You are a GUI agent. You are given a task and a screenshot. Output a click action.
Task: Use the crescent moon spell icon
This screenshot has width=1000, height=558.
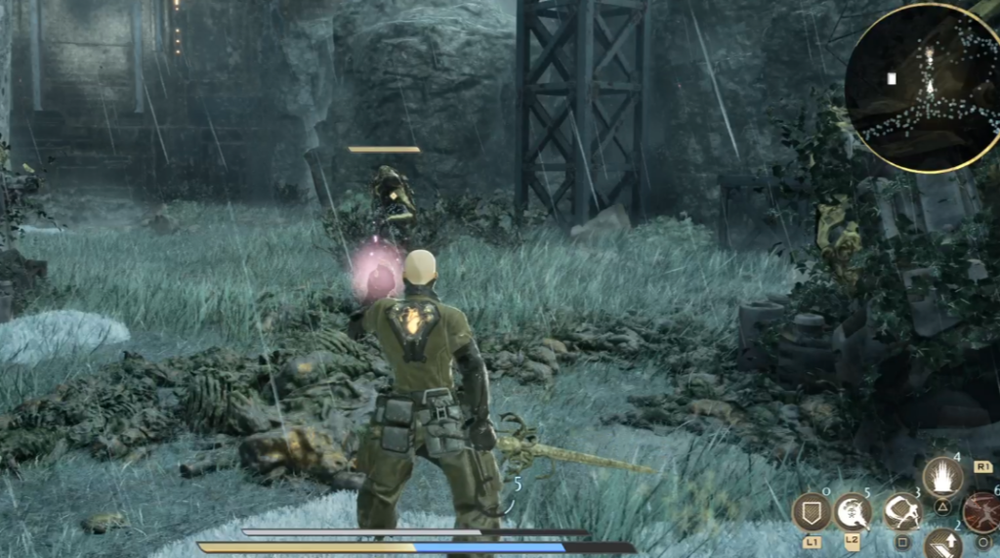pyautogui.click(x=853, y=512)
